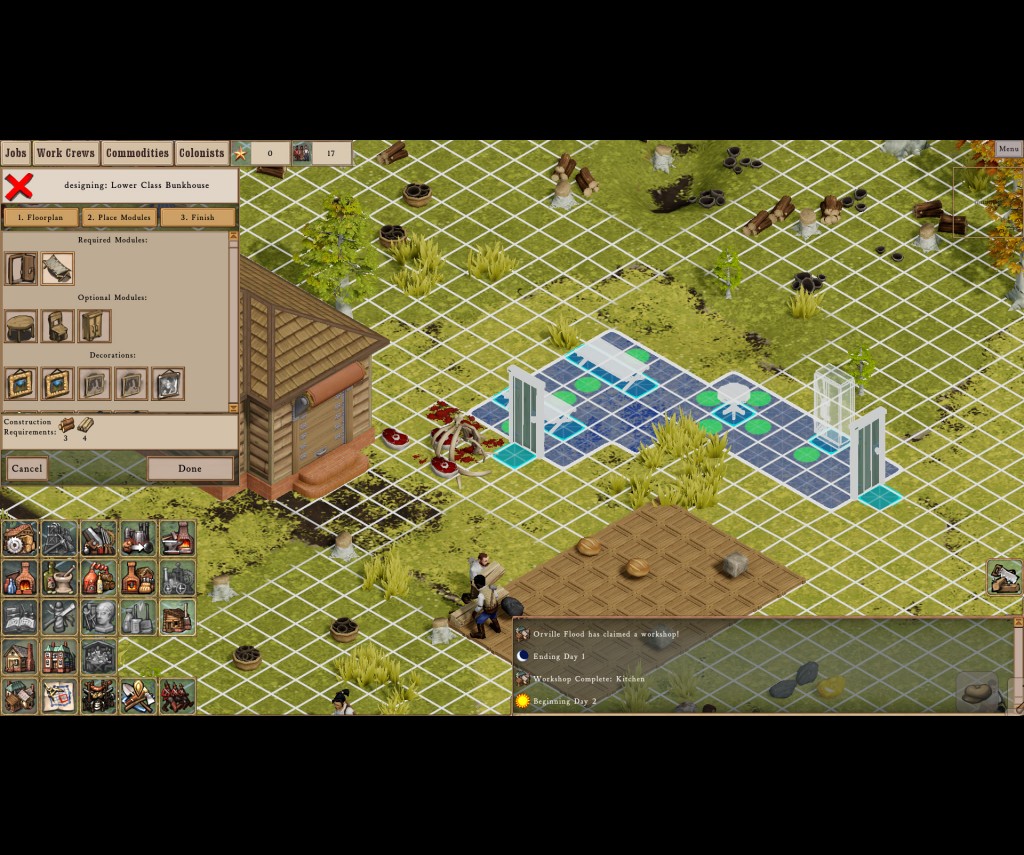Screen dimensions: 1024x855
Task: Choose the wooden cabinet optional module
Action: (x=94, y=326)
